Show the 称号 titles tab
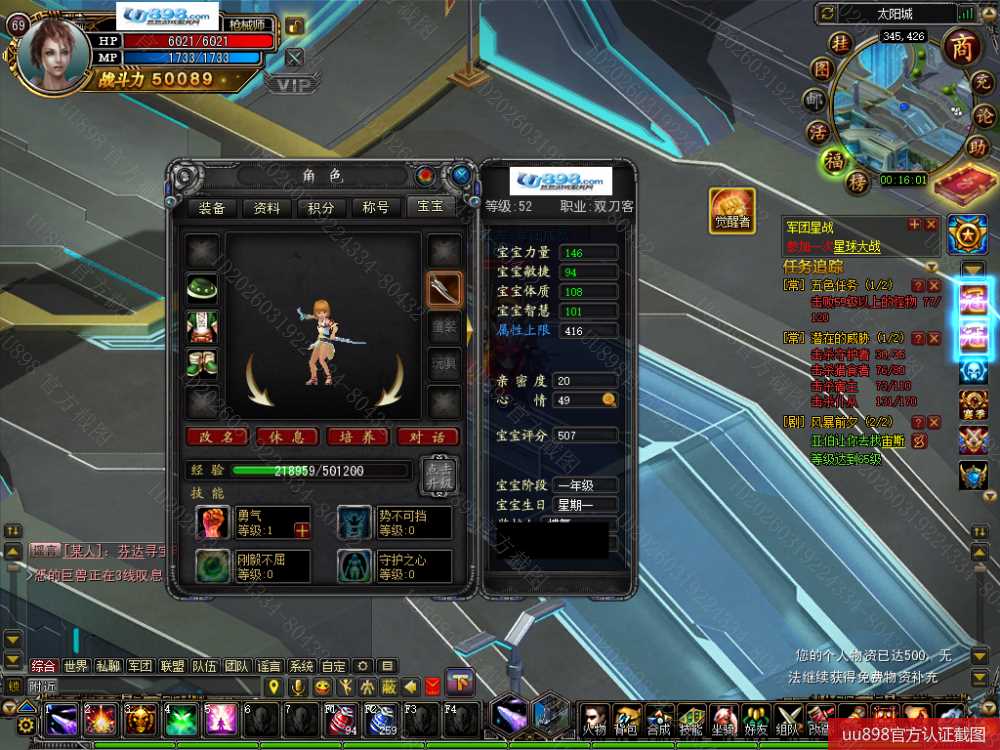This screenshot has width=1000, height=750. [x=376, y=208]
